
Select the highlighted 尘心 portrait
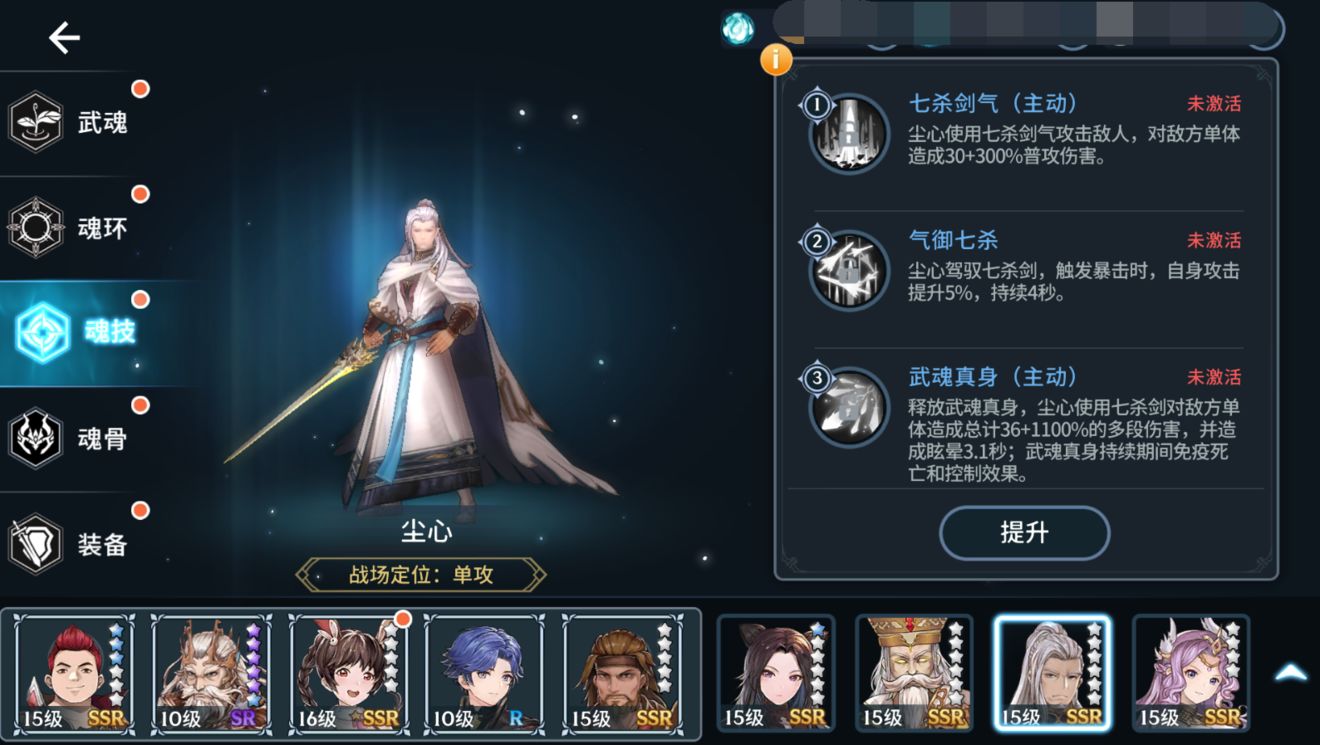click(x=1051, y=670)
